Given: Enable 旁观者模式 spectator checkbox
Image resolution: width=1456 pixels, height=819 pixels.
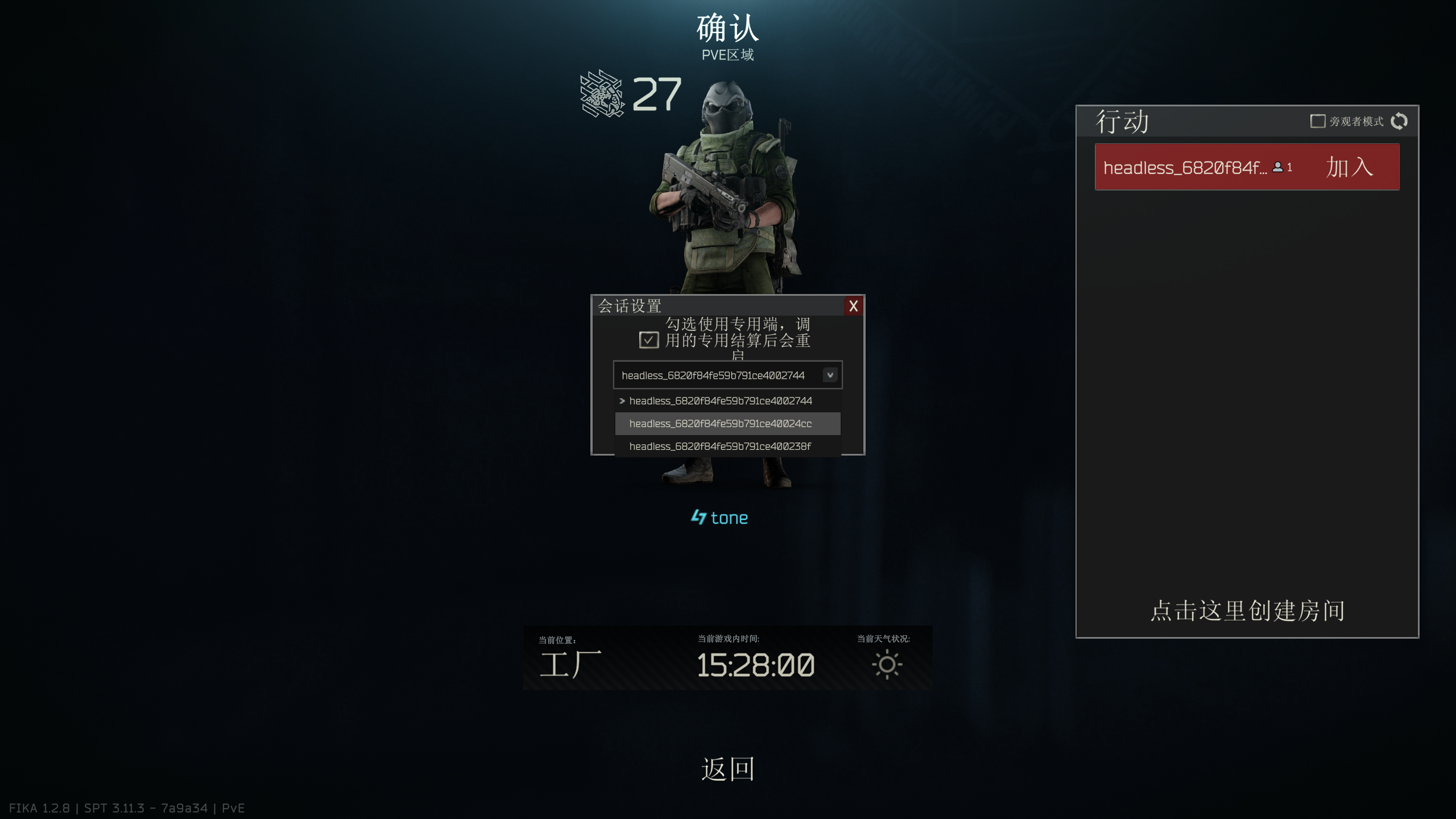Looking at the screenshot, I should click(x=1317, y=121).
